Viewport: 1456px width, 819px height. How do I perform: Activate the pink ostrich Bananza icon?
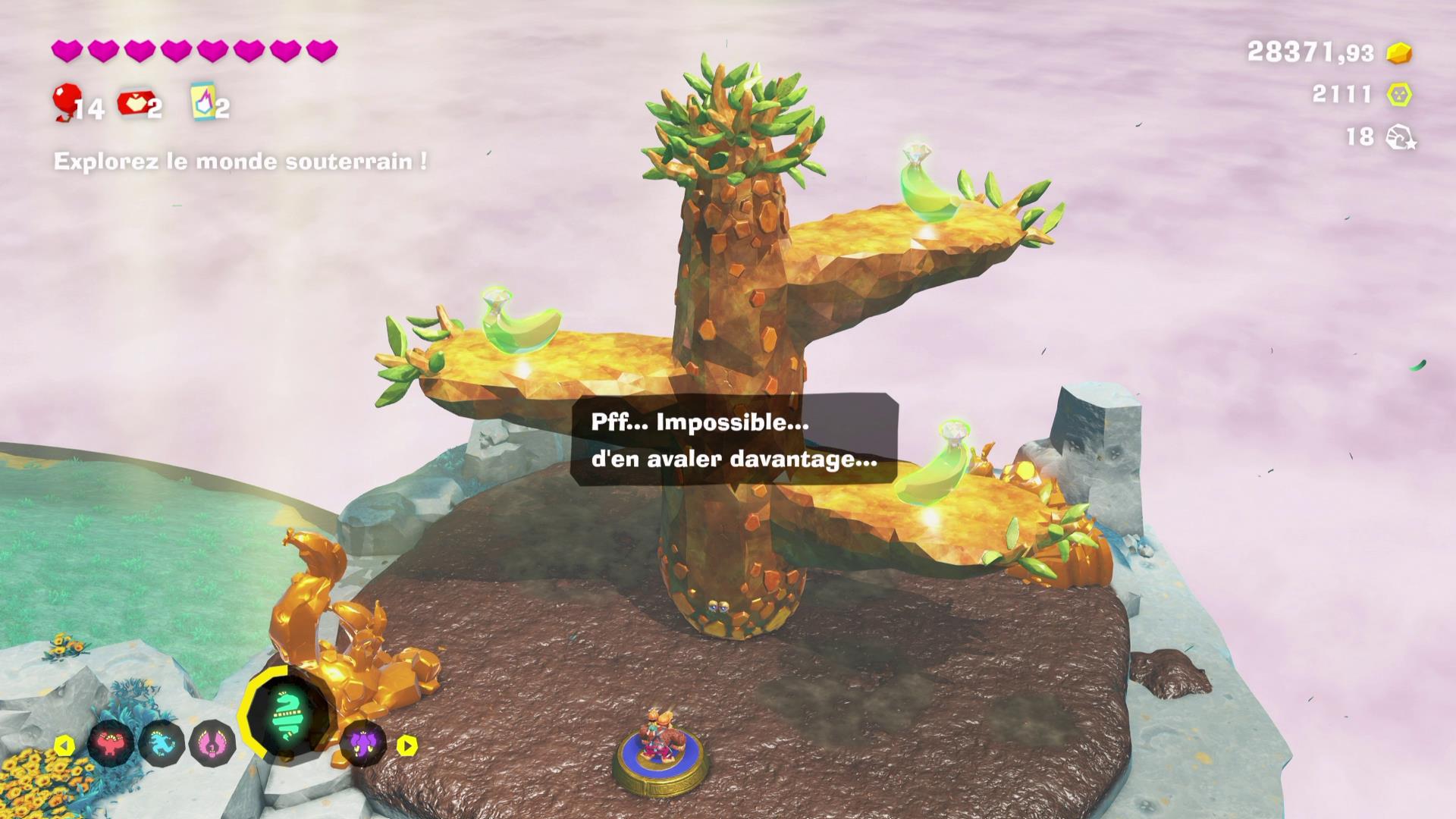pyautogui.click(x=212, y=744)
